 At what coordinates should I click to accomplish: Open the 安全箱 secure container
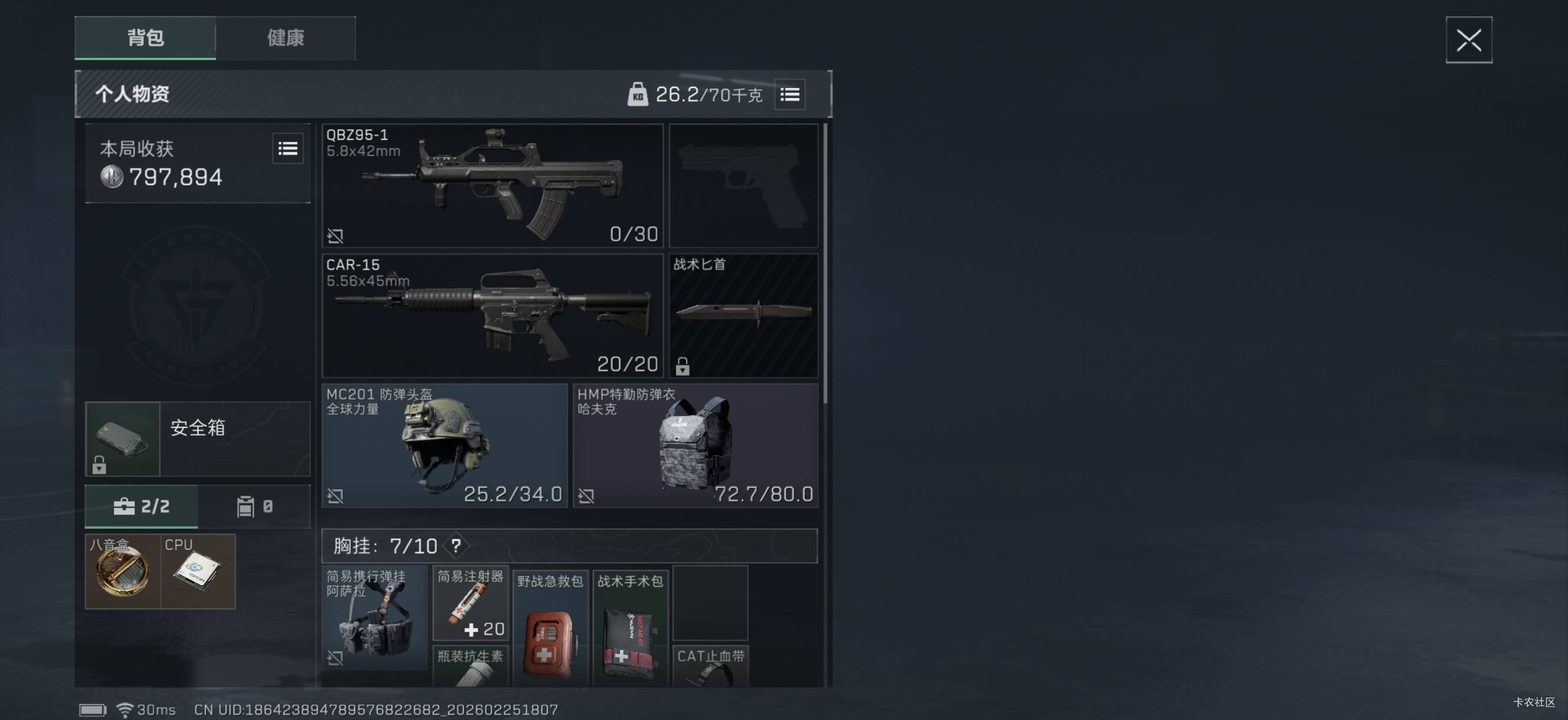tap(197, 438)
